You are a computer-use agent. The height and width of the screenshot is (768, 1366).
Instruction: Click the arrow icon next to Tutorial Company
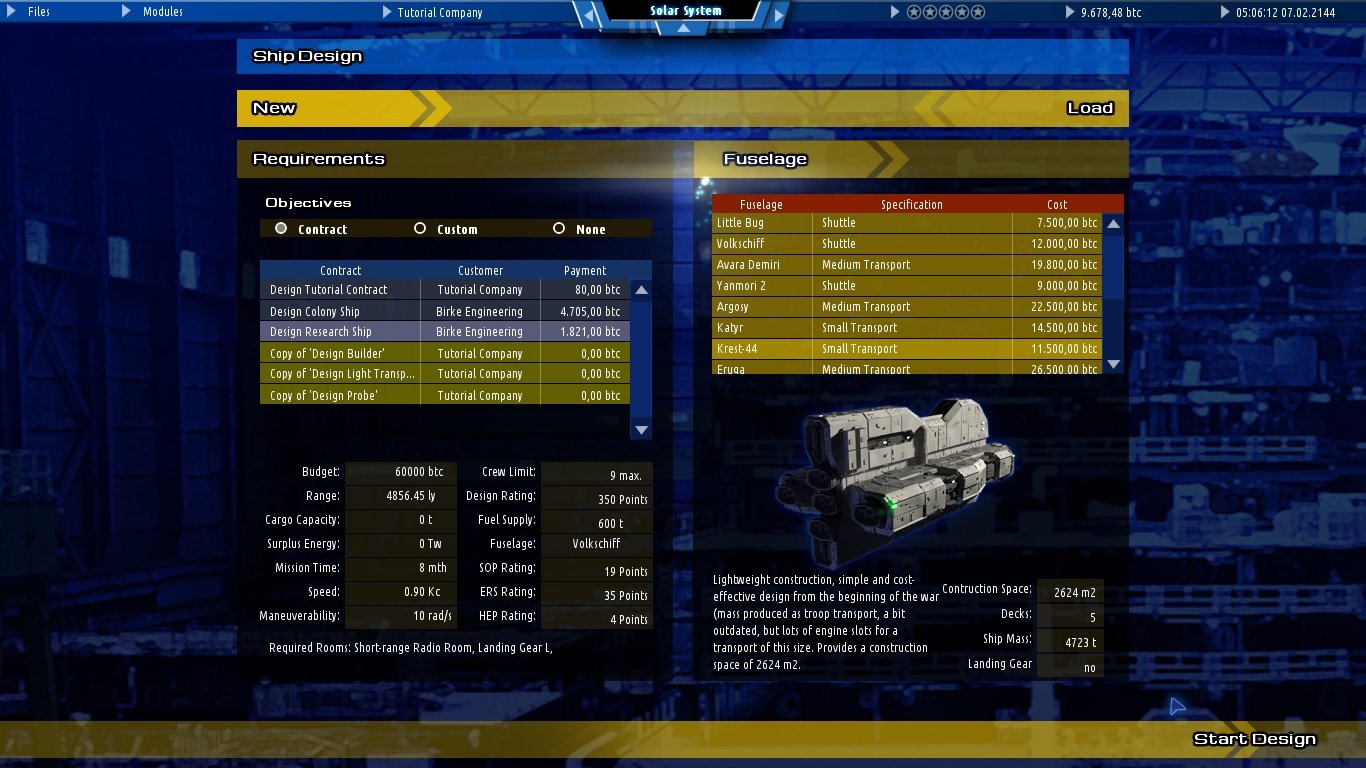coord(387,12)
